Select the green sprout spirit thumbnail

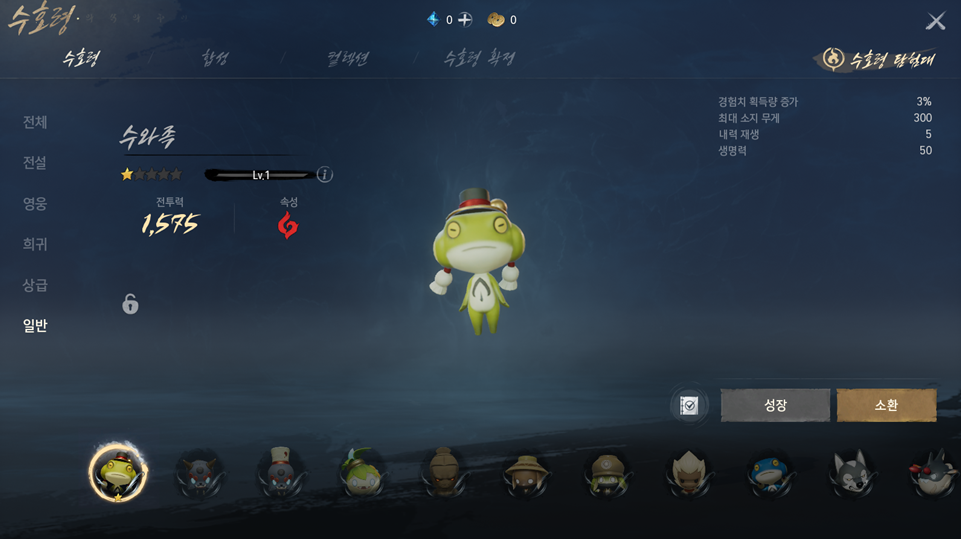(362, 473)
